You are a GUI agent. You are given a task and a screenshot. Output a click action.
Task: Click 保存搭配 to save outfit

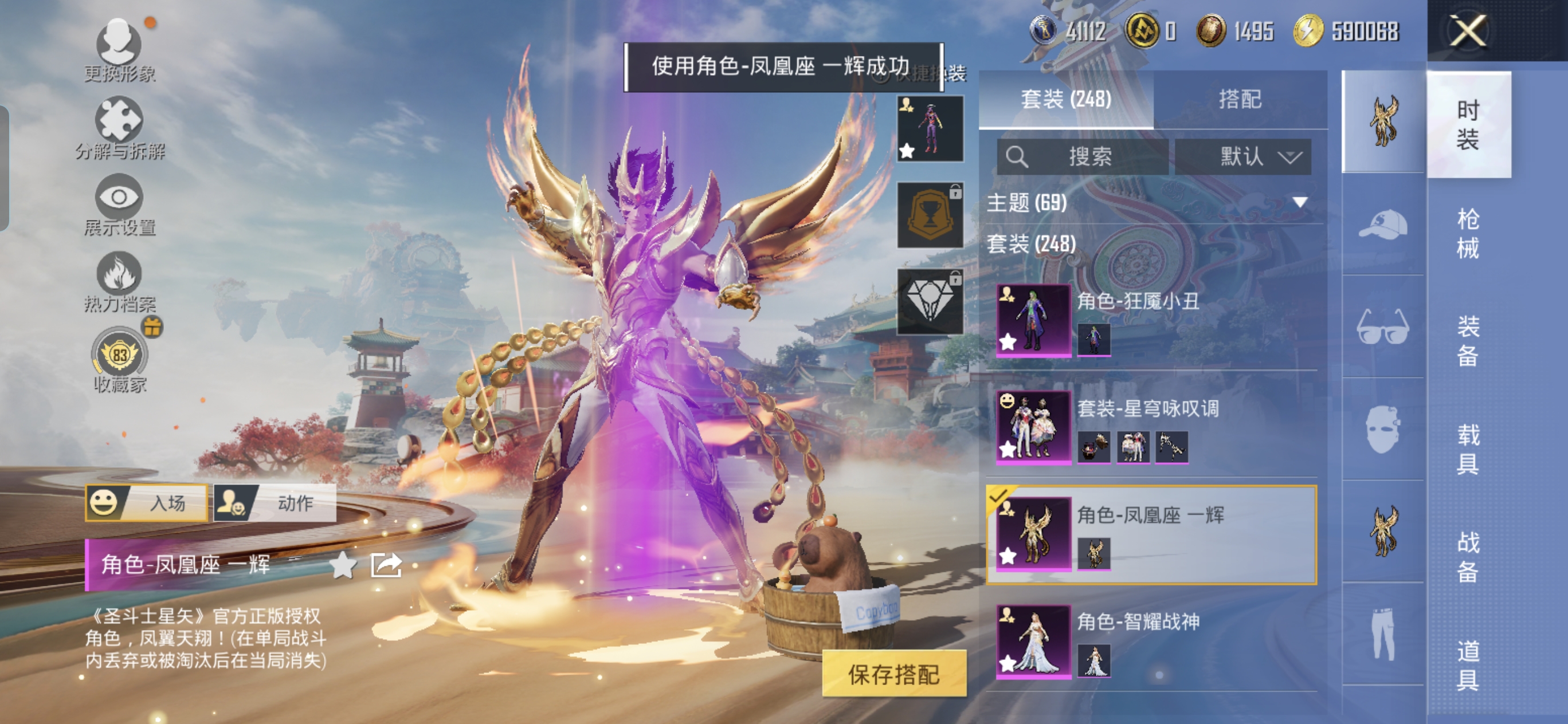pyautogui.click(x=893, y=674)
